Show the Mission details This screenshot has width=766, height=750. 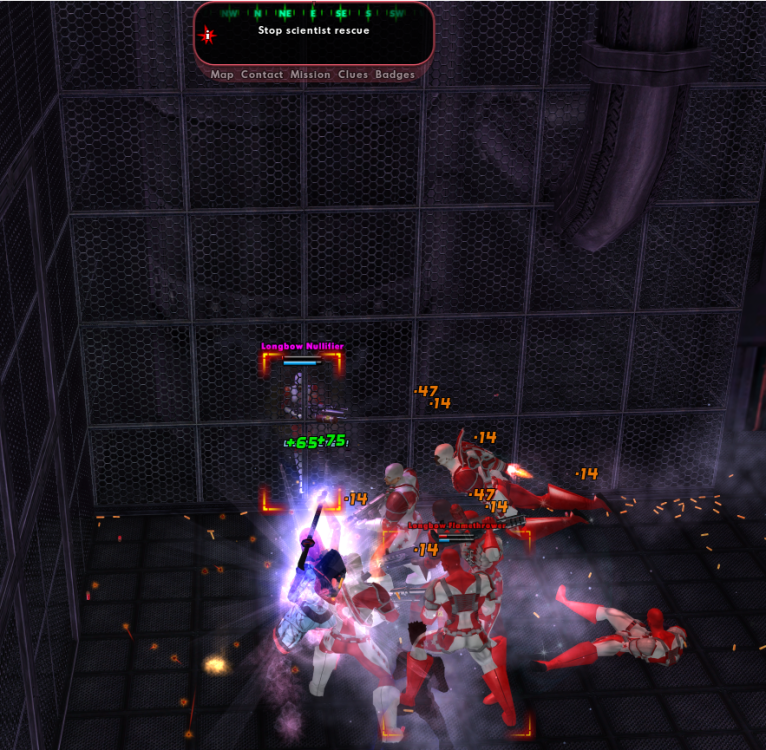point(310,75)
